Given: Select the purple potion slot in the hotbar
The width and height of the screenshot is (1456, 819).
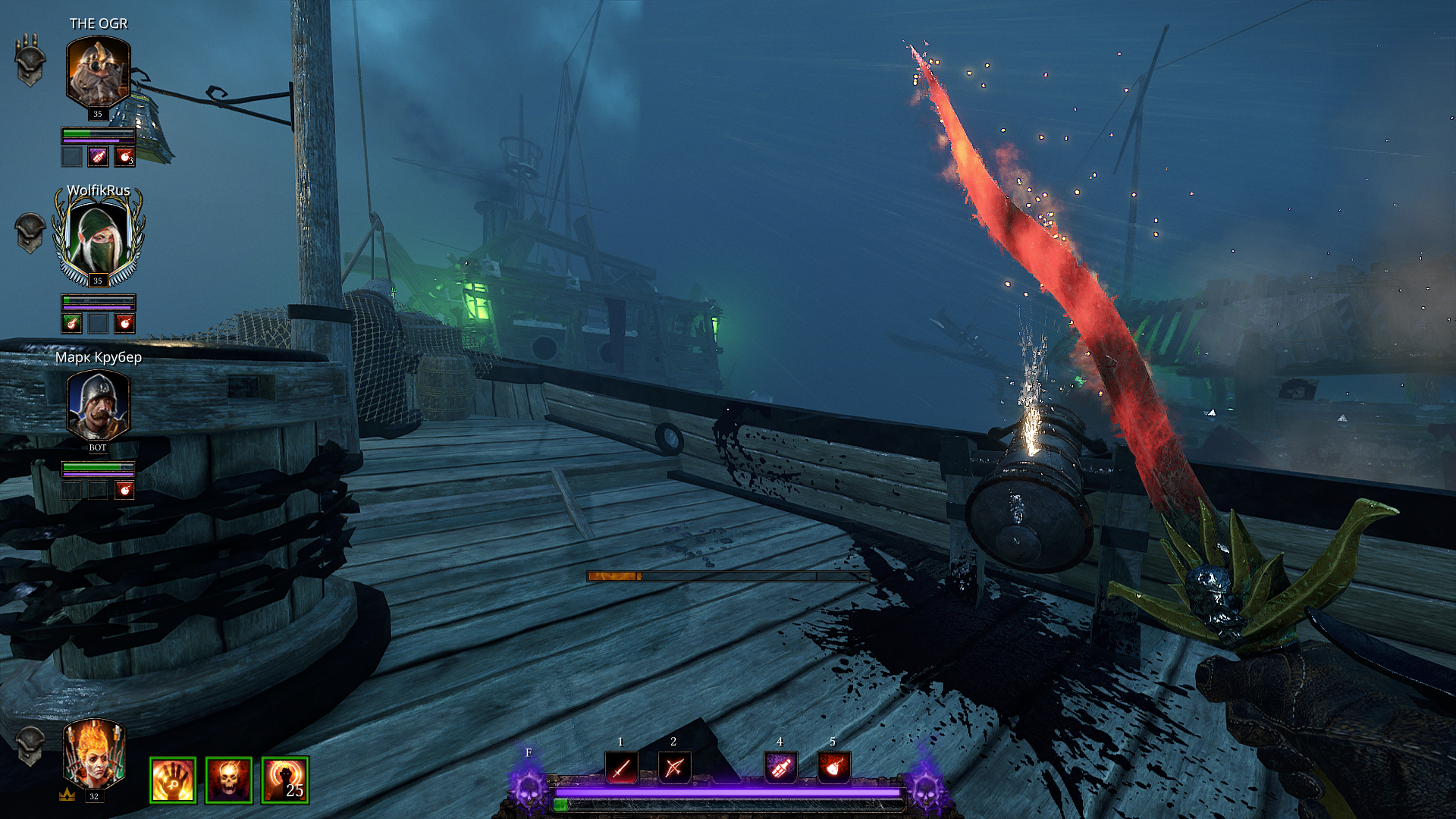Looking at the screenshot, I should [780, 768].
